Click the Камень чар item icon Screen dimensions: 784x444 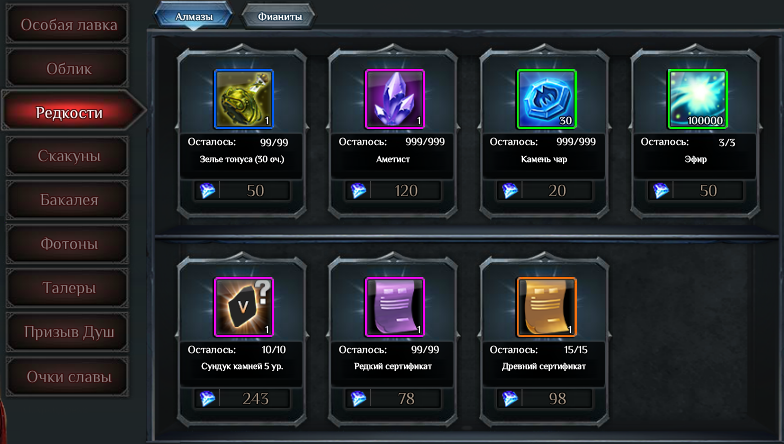click(x=546, y=99)
